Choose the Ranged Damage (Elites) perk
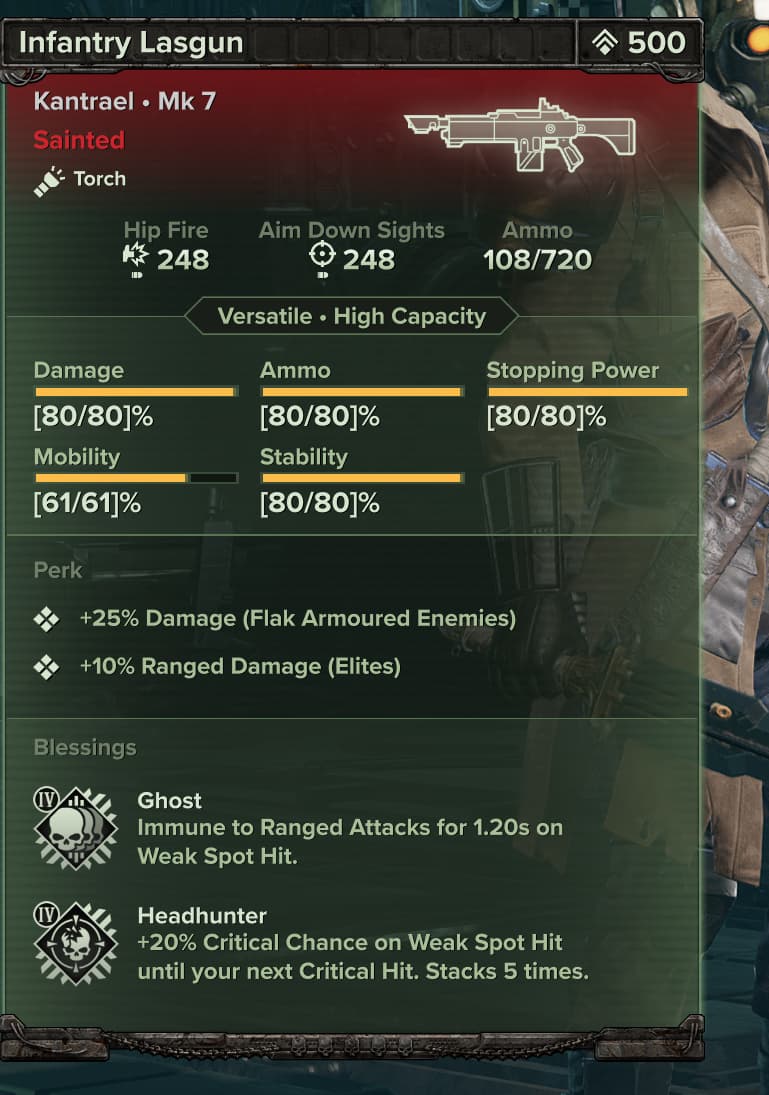The image size is (769, 1095). tap(240, 667)
